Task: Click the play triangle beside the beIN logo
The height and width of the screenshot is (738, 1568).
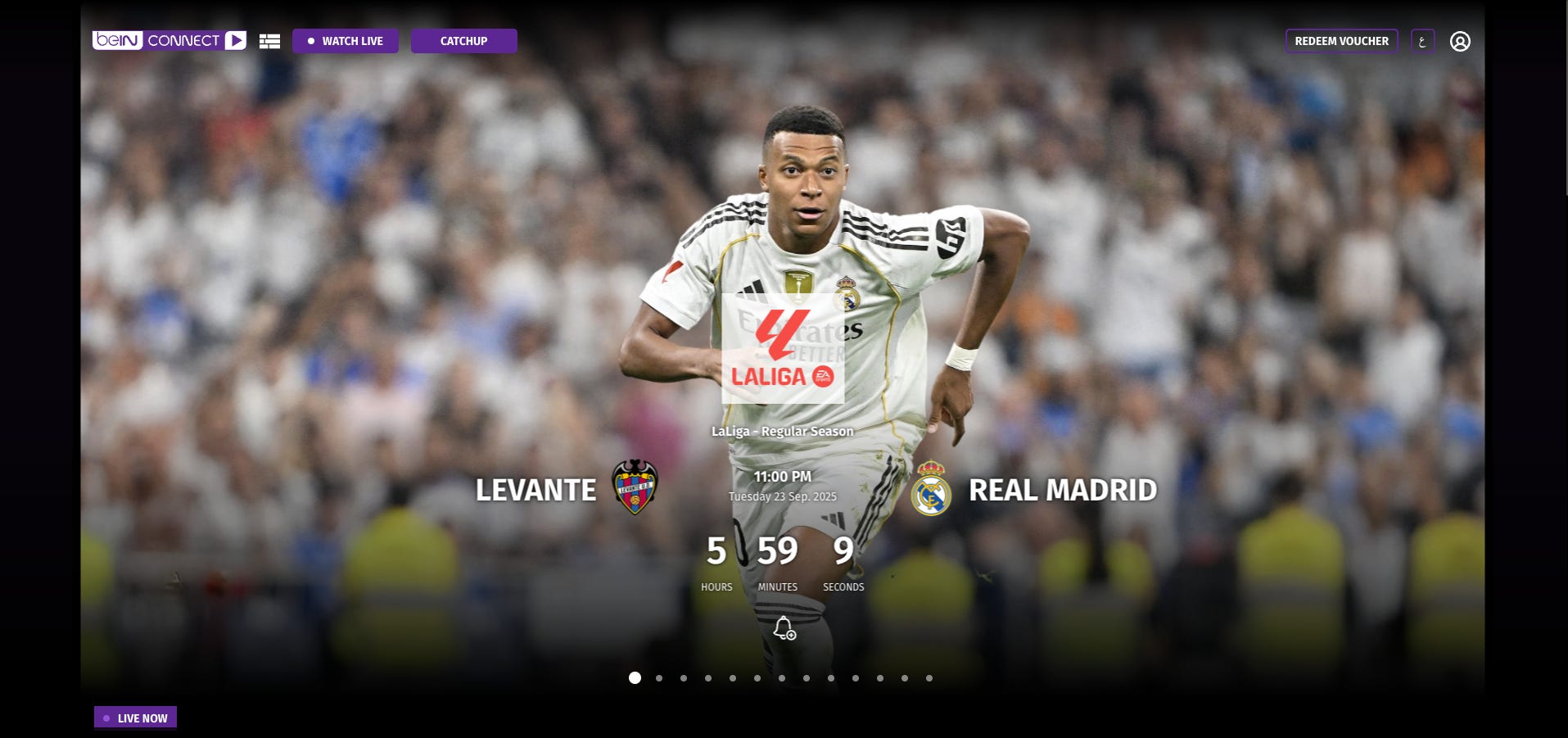Action: (237, 39)
